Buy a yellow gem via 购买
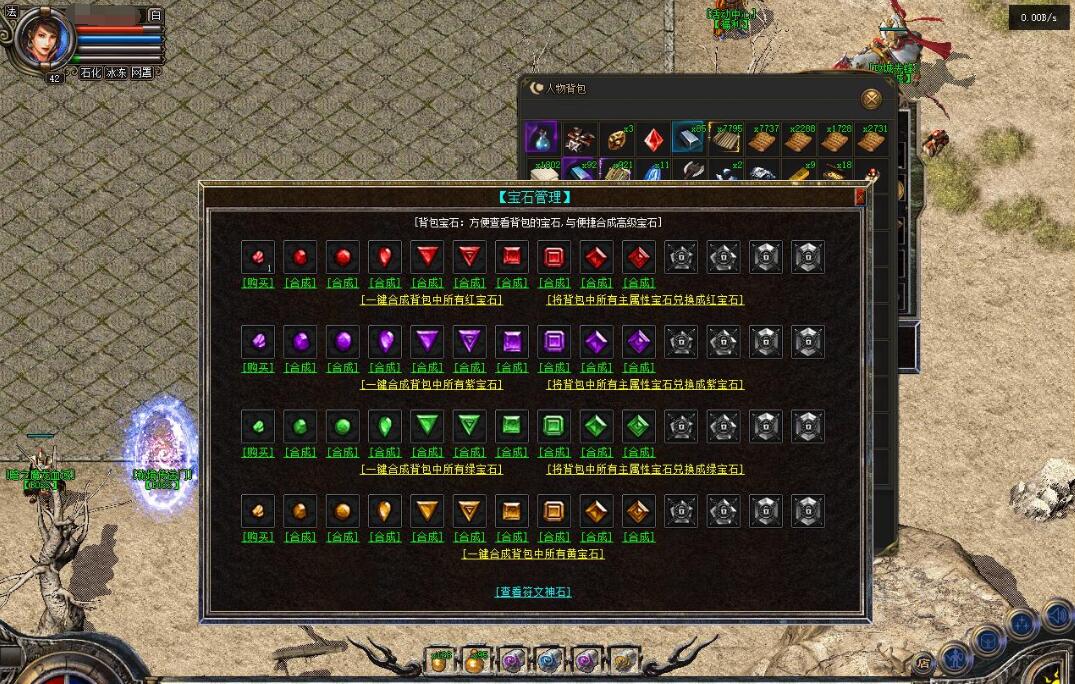1075x684 pixels. click(258, 537)
